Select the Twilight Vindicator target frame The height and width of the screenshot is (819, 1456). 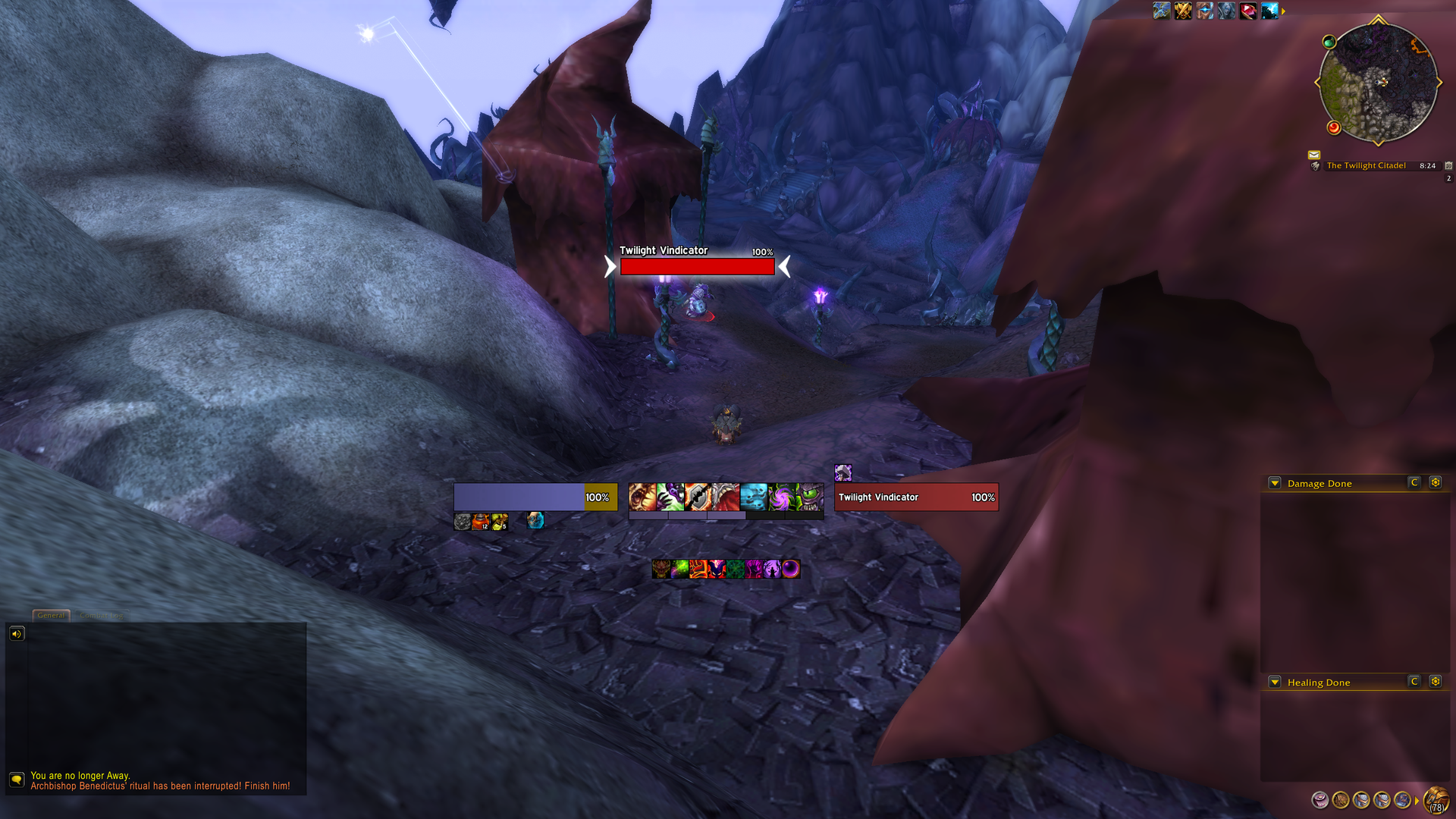(916, 497)
